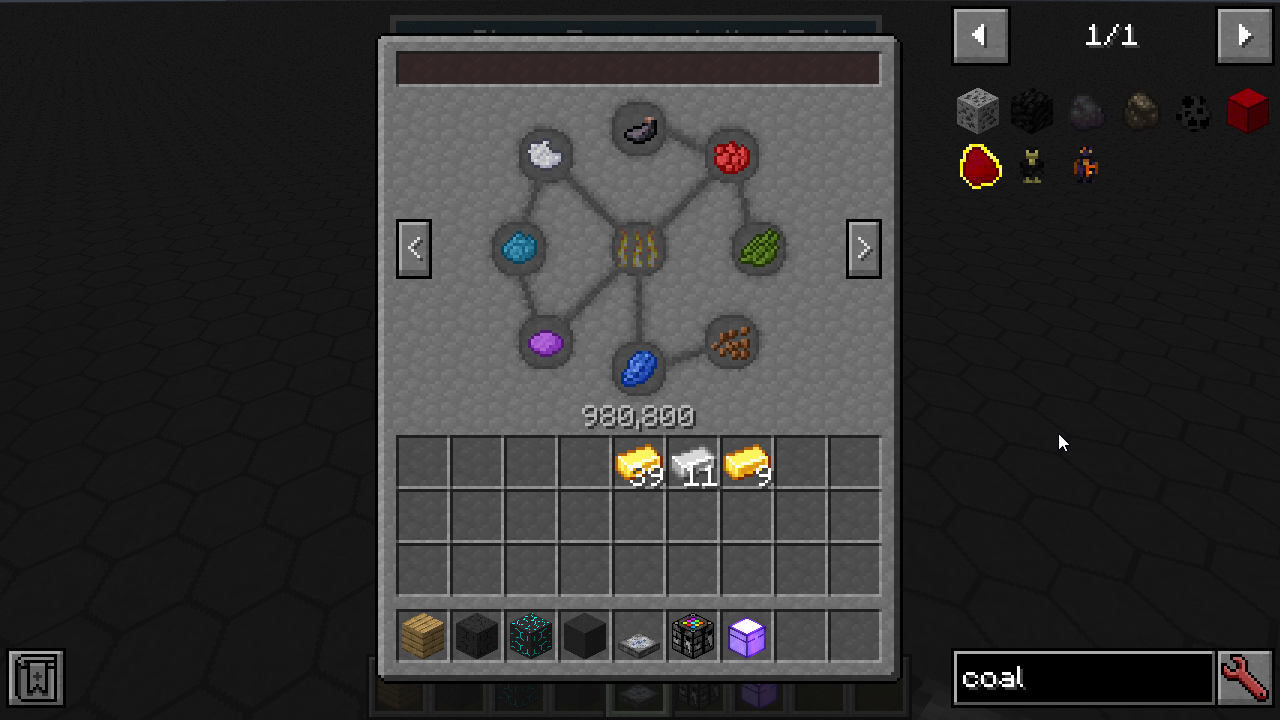Show the next page of item search results
1280x720 pixels.
tap(1244, 36)
